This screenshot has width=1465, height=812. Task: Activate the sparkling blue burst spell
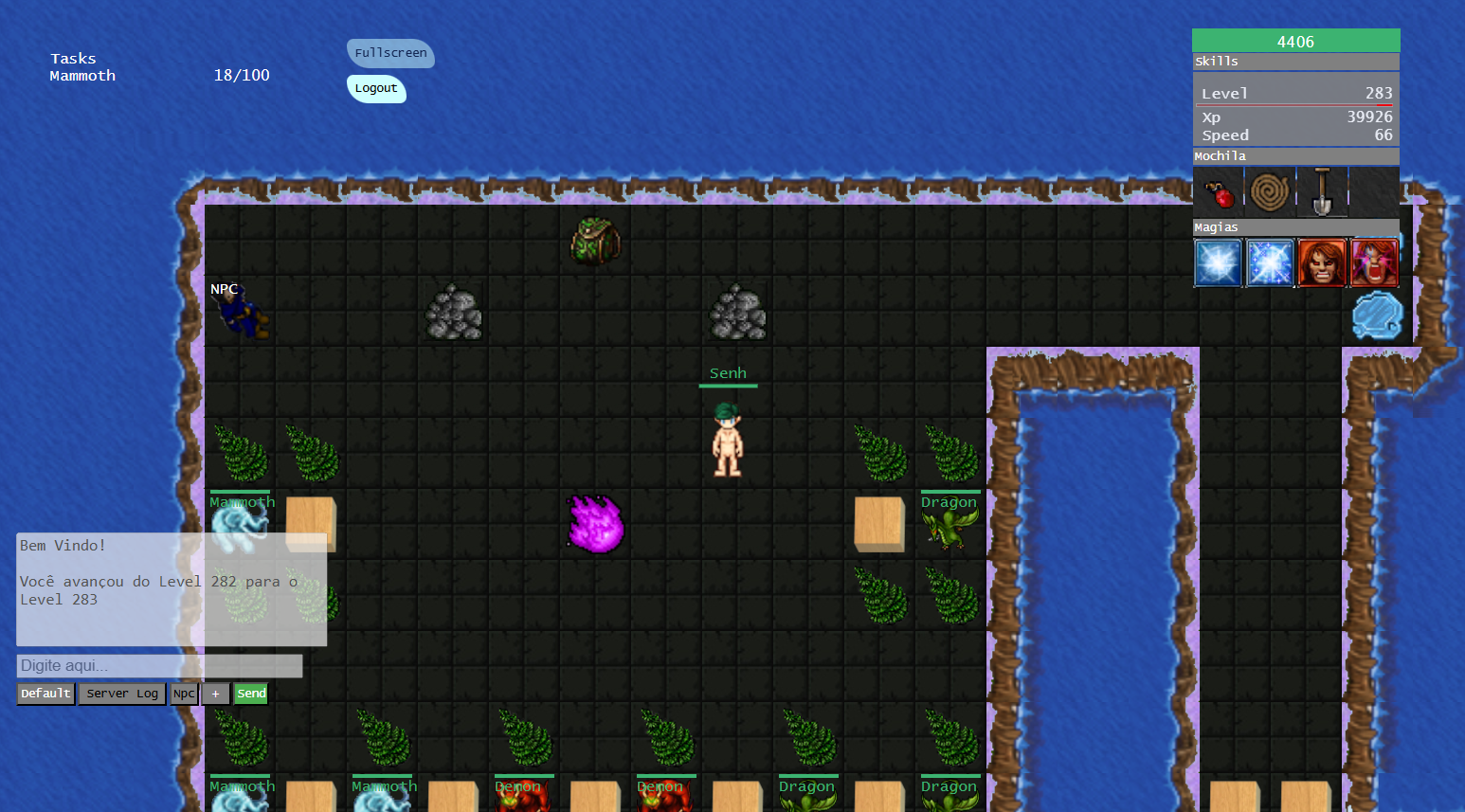coord(1270,262)
